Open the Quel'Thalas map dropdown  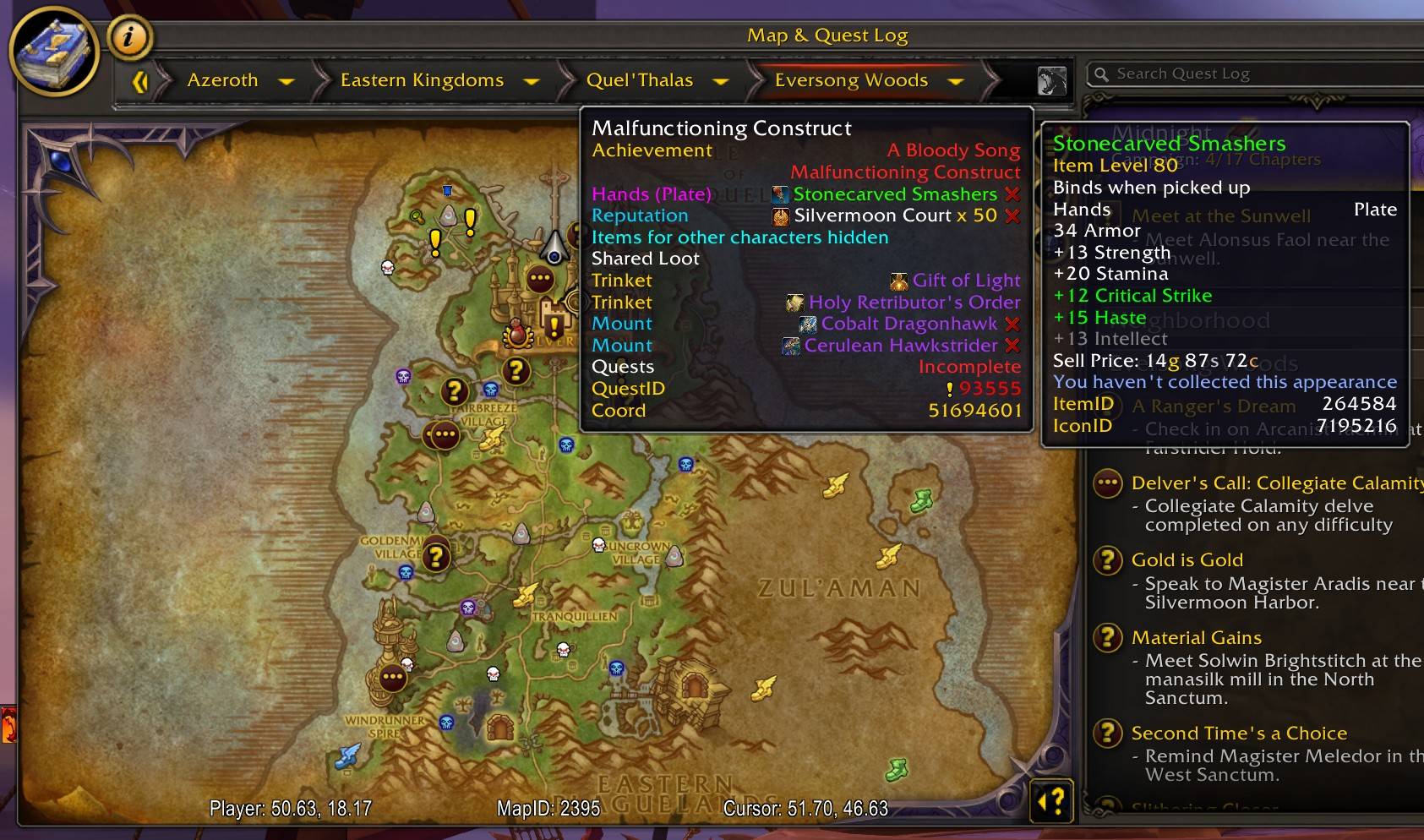click(x=720, y=81)
